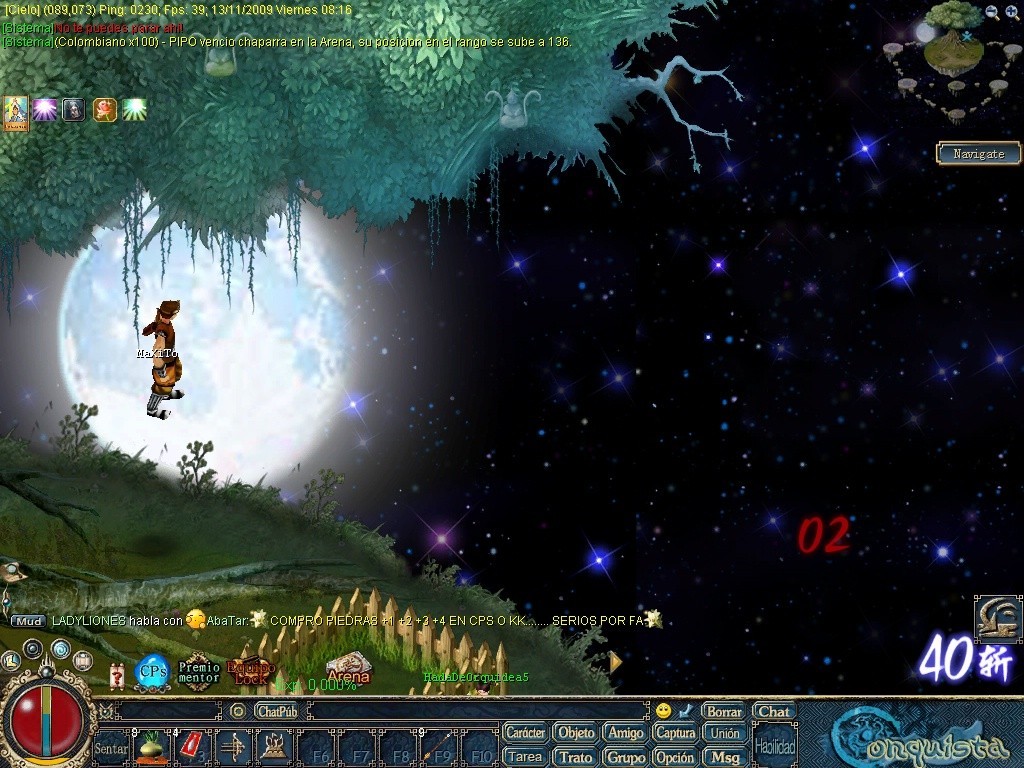Open the Arena icon
The image size is (1024, 768).
348,670
